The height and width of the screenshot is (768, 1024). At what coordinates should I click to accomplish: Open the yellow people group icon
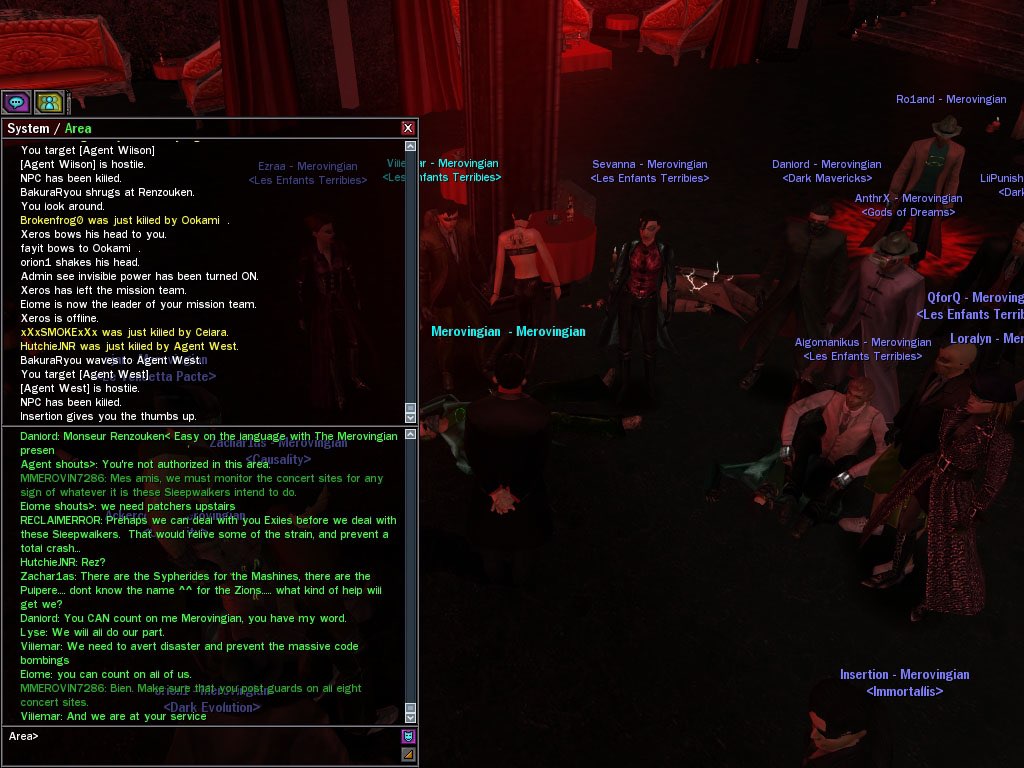coord(49,102)
